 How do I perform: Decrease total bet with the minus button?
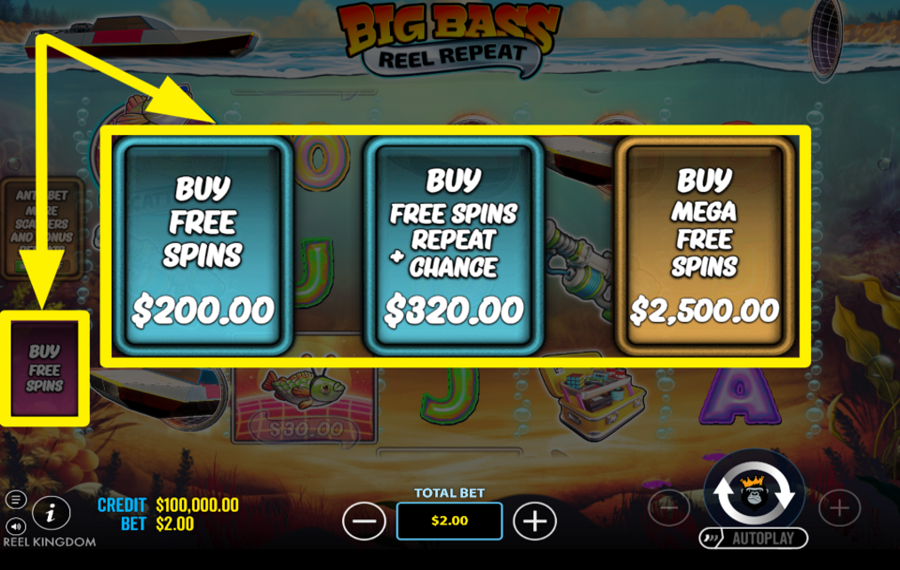364,520
